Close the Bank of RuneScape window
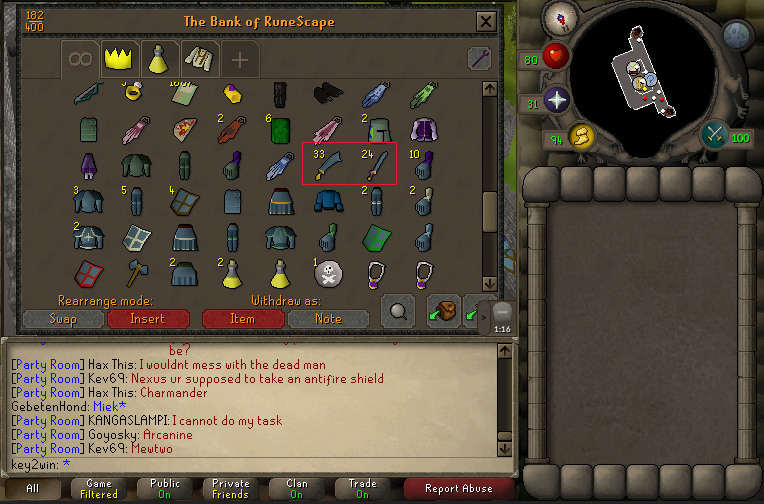 pos(486,21)
